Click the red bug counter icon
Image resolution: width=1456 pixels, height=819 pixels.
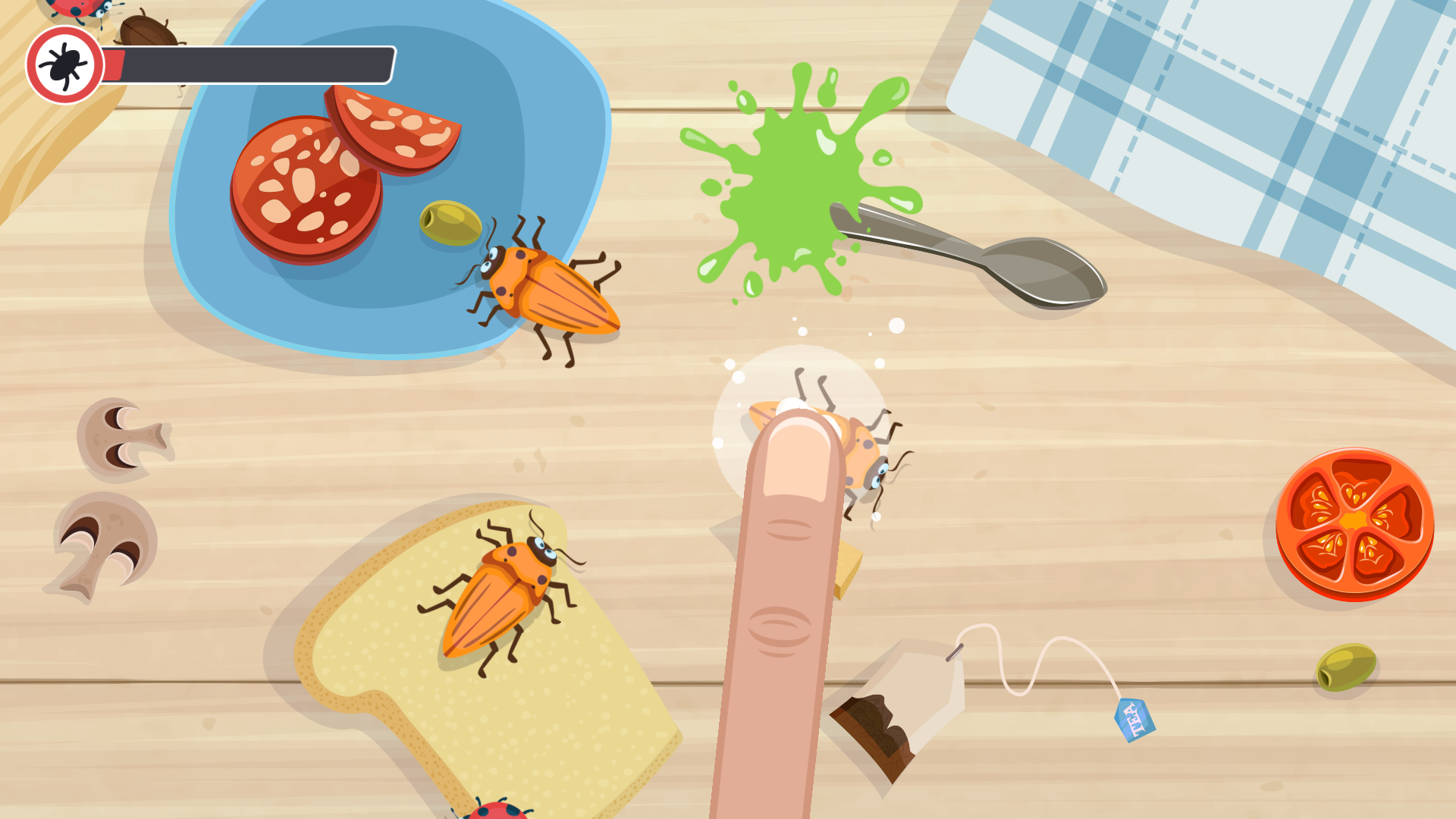64,64
